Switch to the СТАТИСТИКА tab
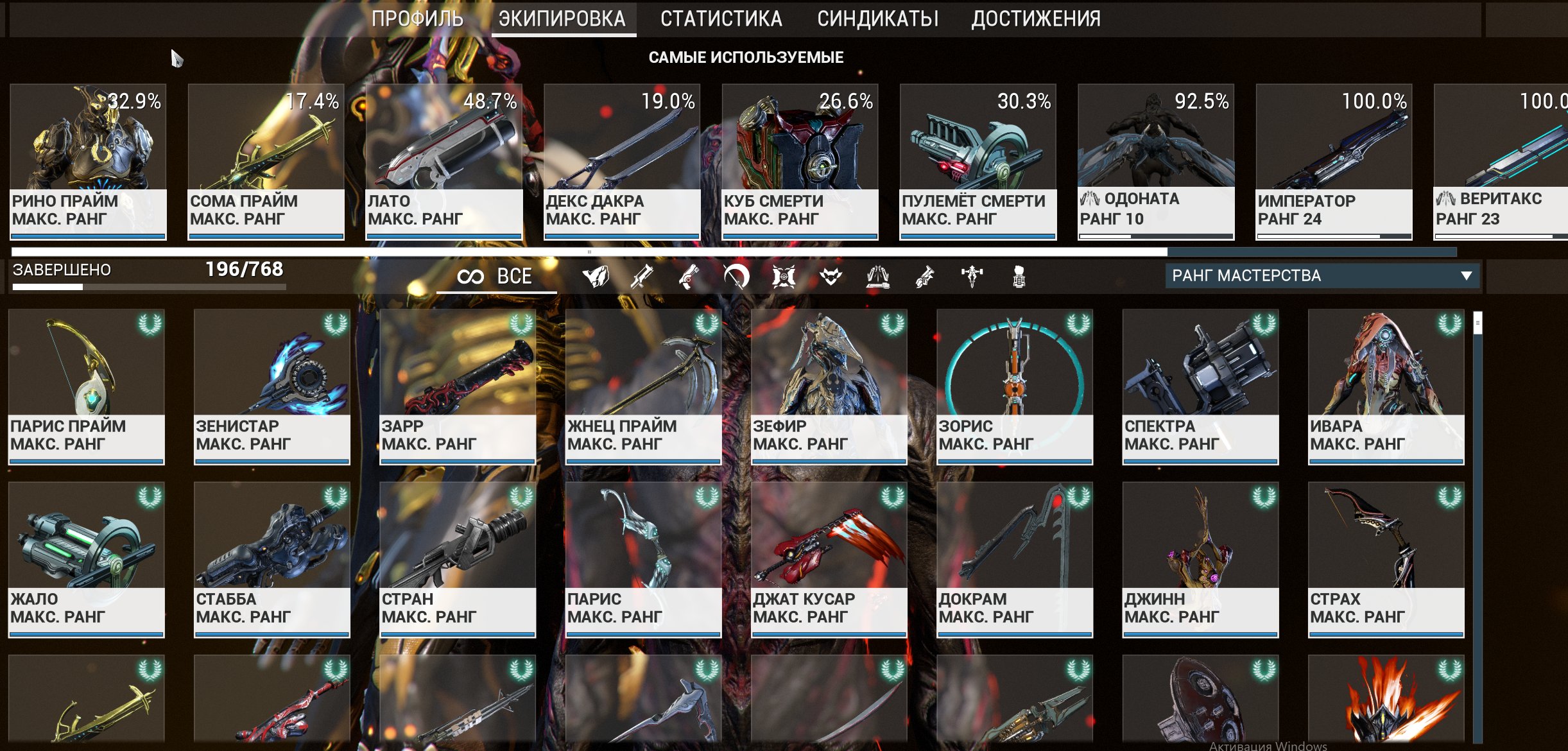 point(722,19)
